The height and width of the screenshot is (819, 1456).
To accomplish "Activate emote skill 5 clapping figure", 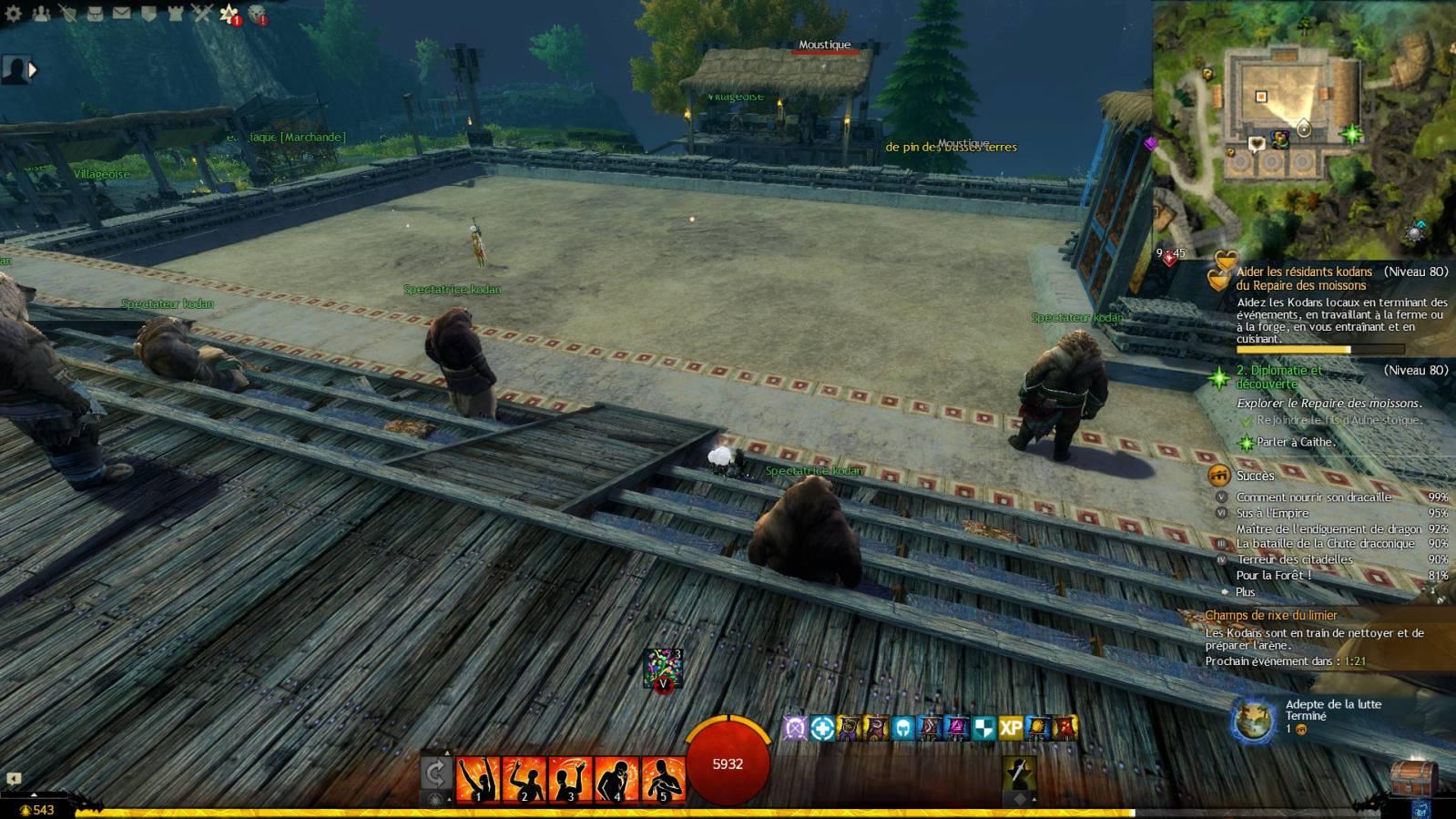I will pos(663,779).
